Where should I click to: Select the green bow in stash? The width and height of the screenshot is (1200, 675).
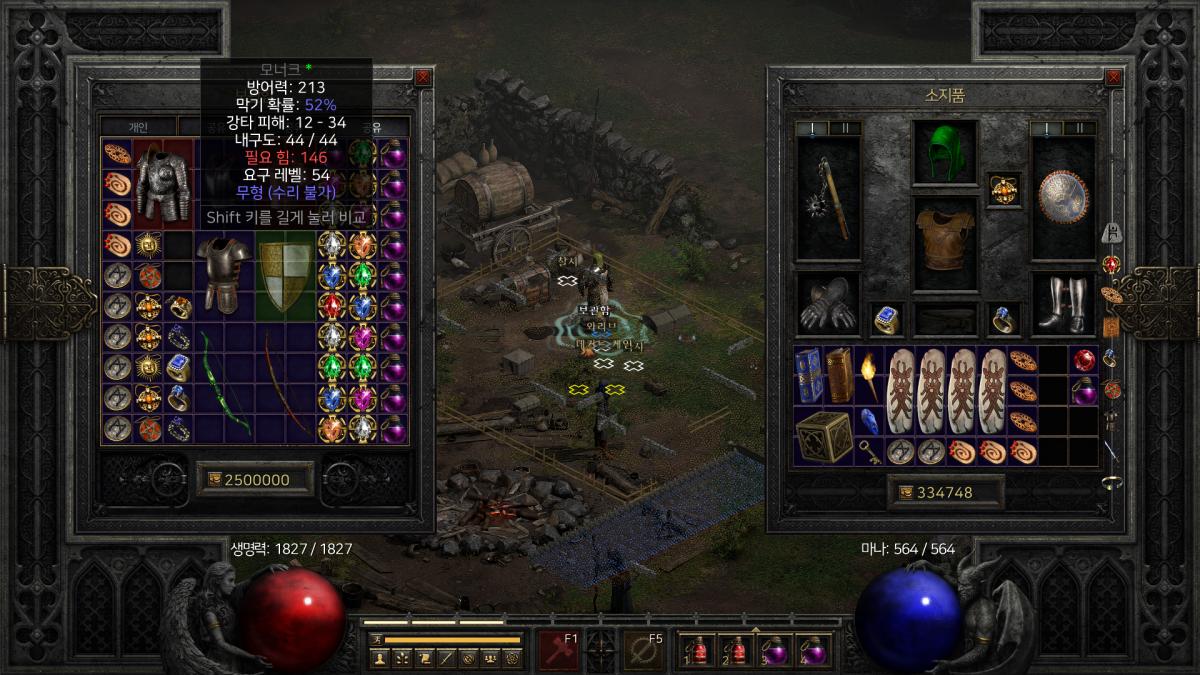[225, 381]
